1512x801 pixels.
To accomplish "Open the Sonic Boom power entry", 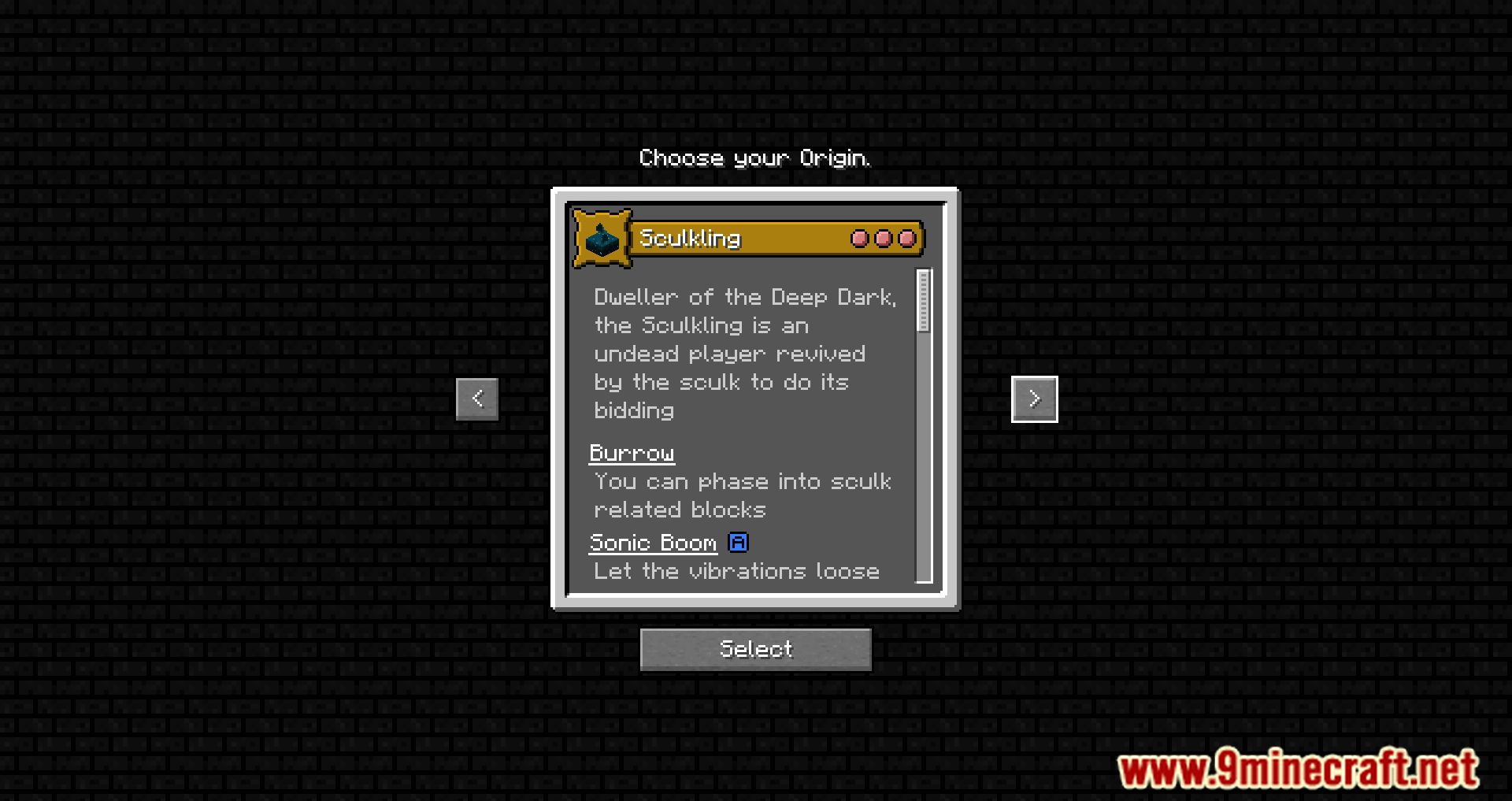I will (x=652, y=542).
